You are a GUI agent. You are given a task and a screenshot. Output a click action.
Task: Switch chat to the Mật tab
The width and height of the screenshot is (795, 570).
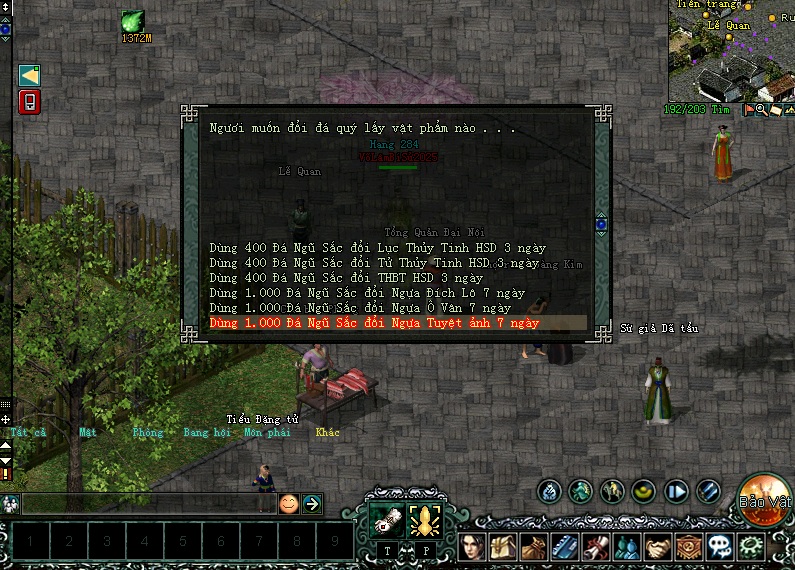tap(88, 433)
